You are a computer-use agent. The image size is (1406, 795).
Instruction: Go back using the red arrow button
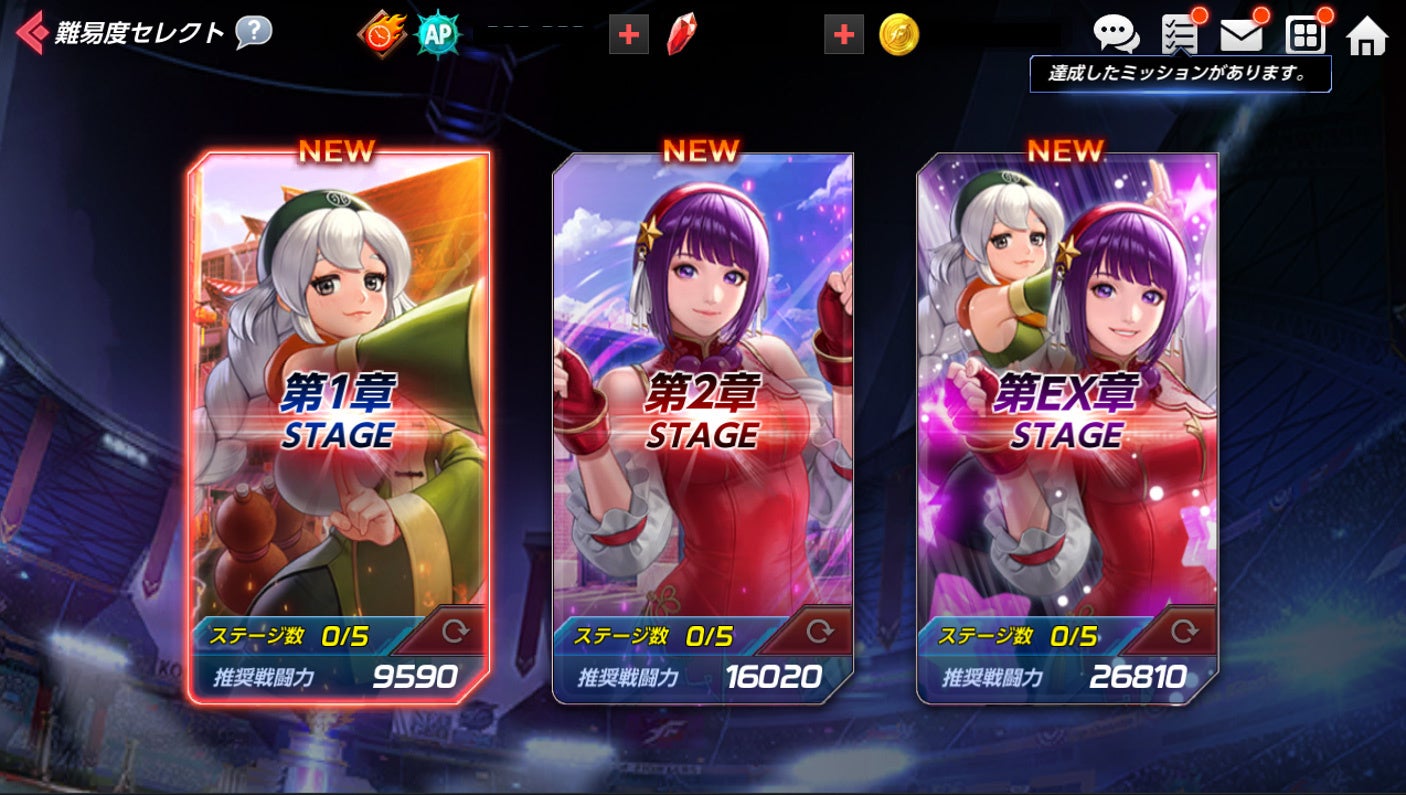(x=31, y=33)
